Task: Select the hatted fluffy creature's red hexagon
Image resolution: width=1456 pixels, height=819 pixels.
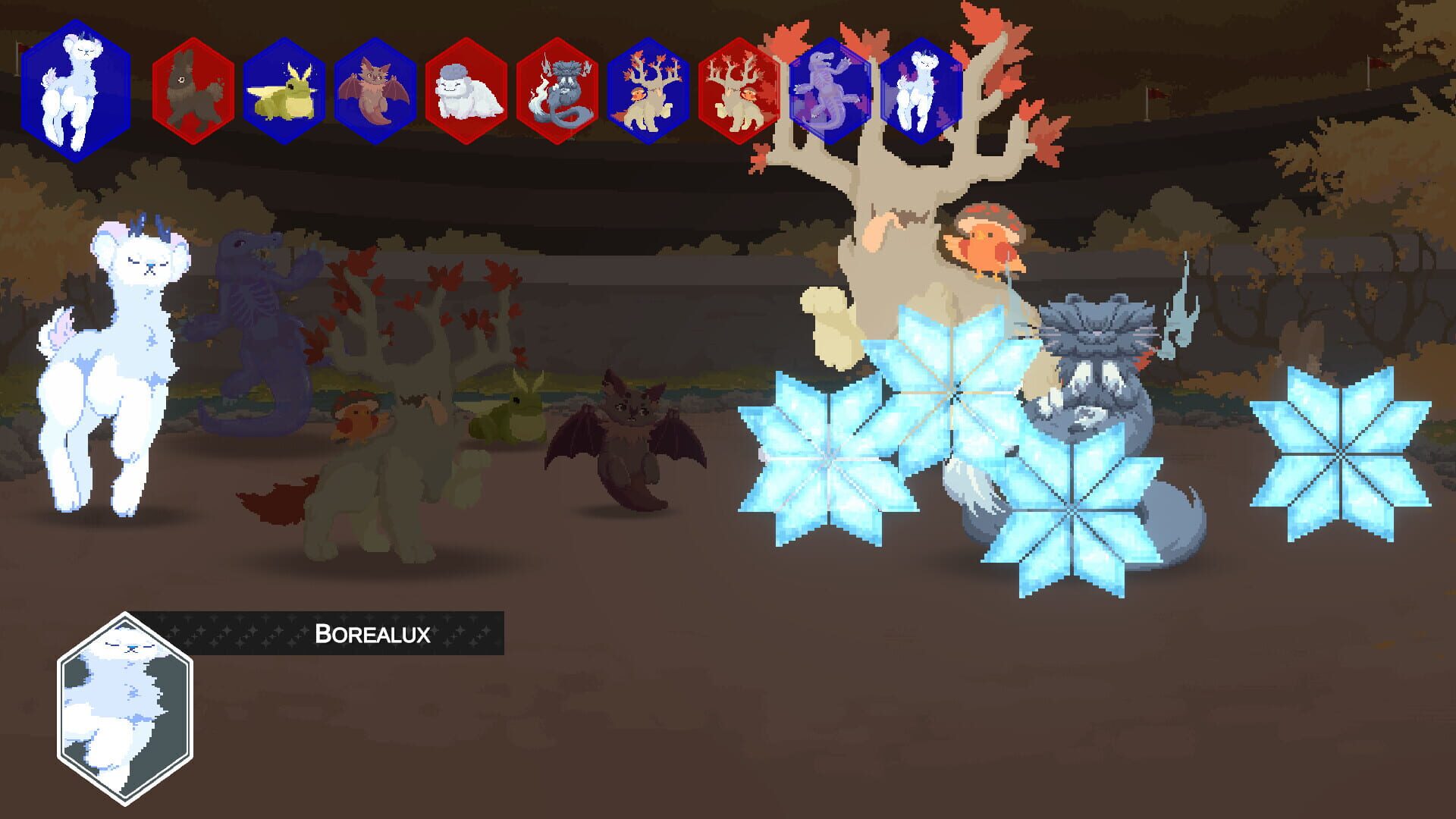Action: point(465,91)
